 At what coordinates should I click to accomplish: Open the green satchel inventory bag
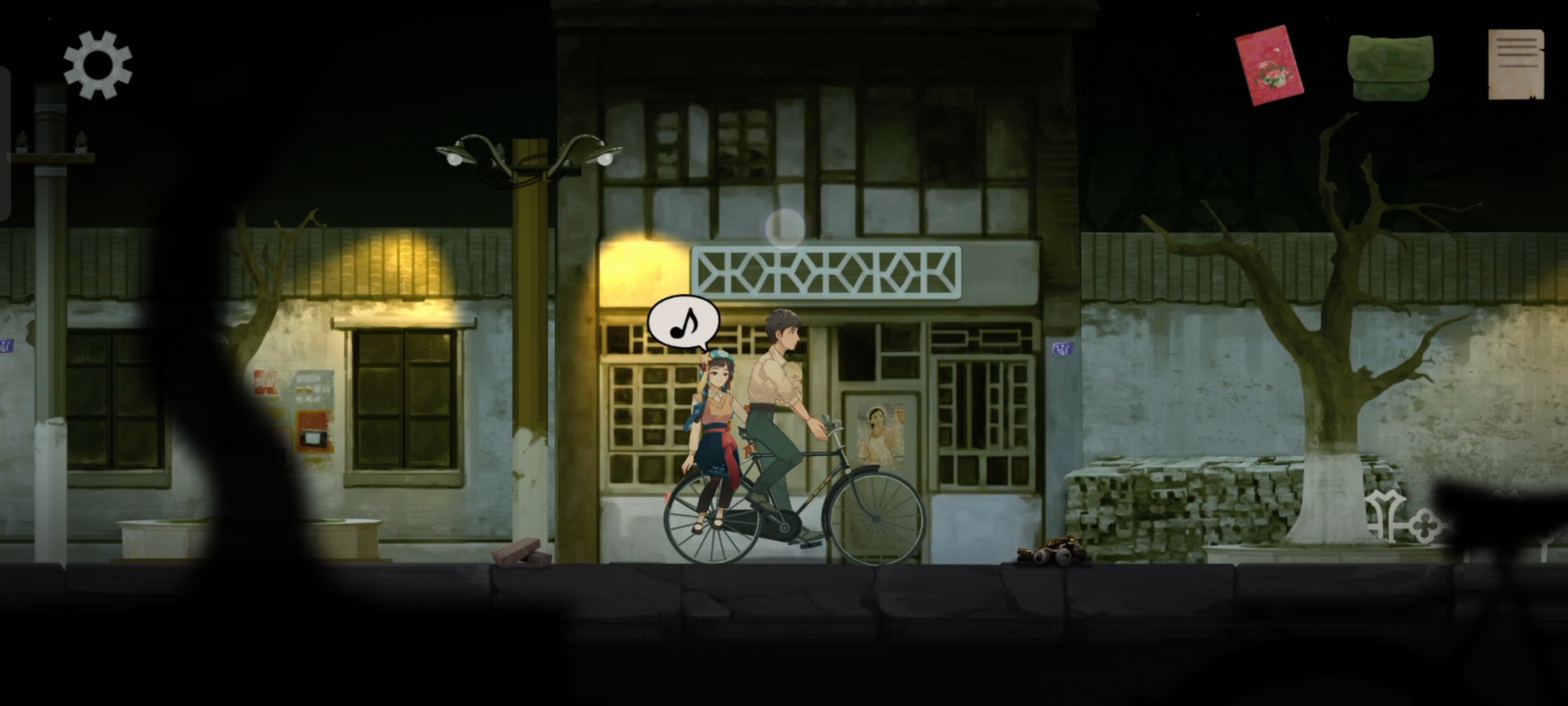1390,67
